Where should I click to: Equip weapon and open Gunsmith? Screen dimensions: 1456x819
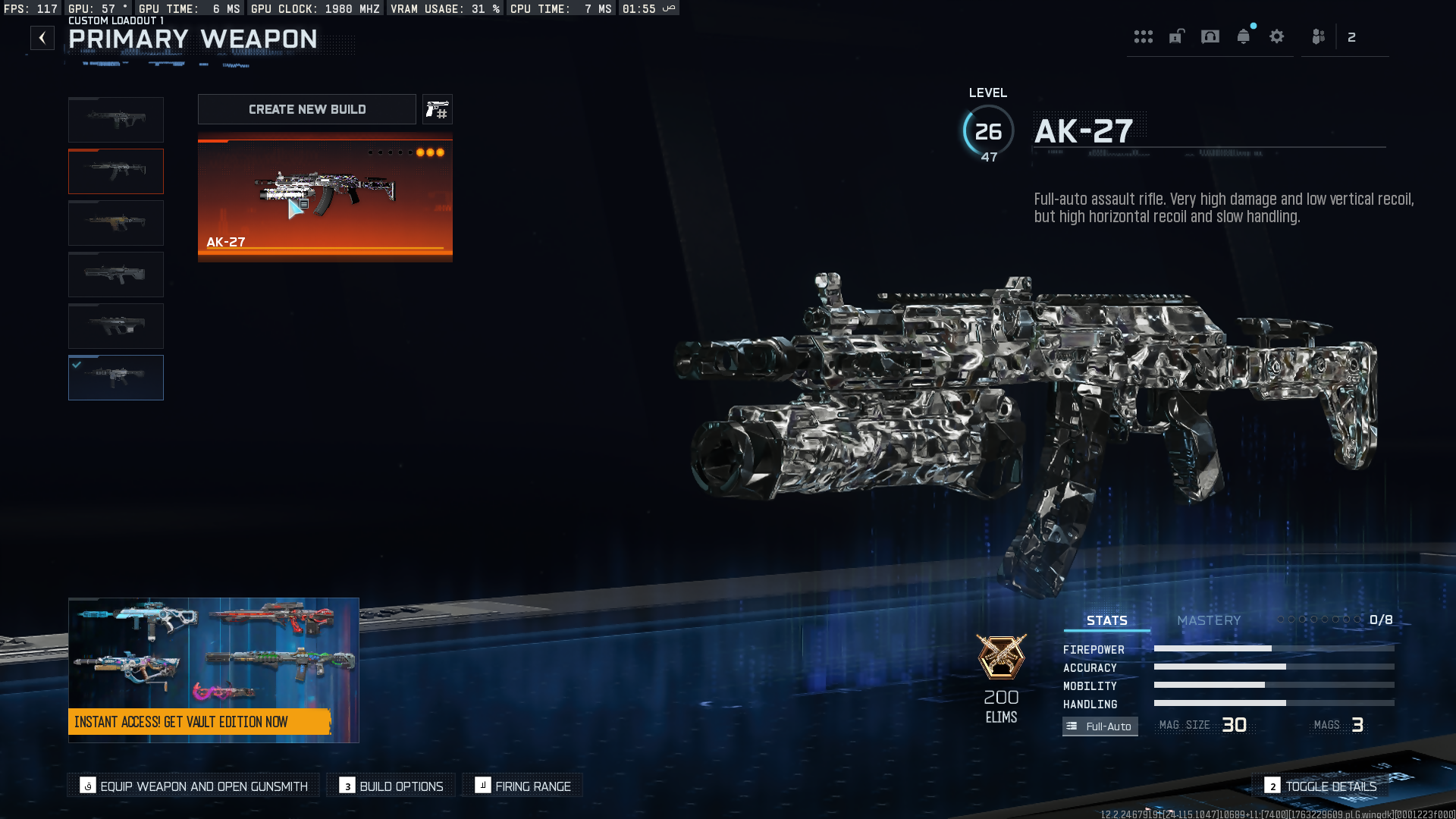[x=194, y=786]
